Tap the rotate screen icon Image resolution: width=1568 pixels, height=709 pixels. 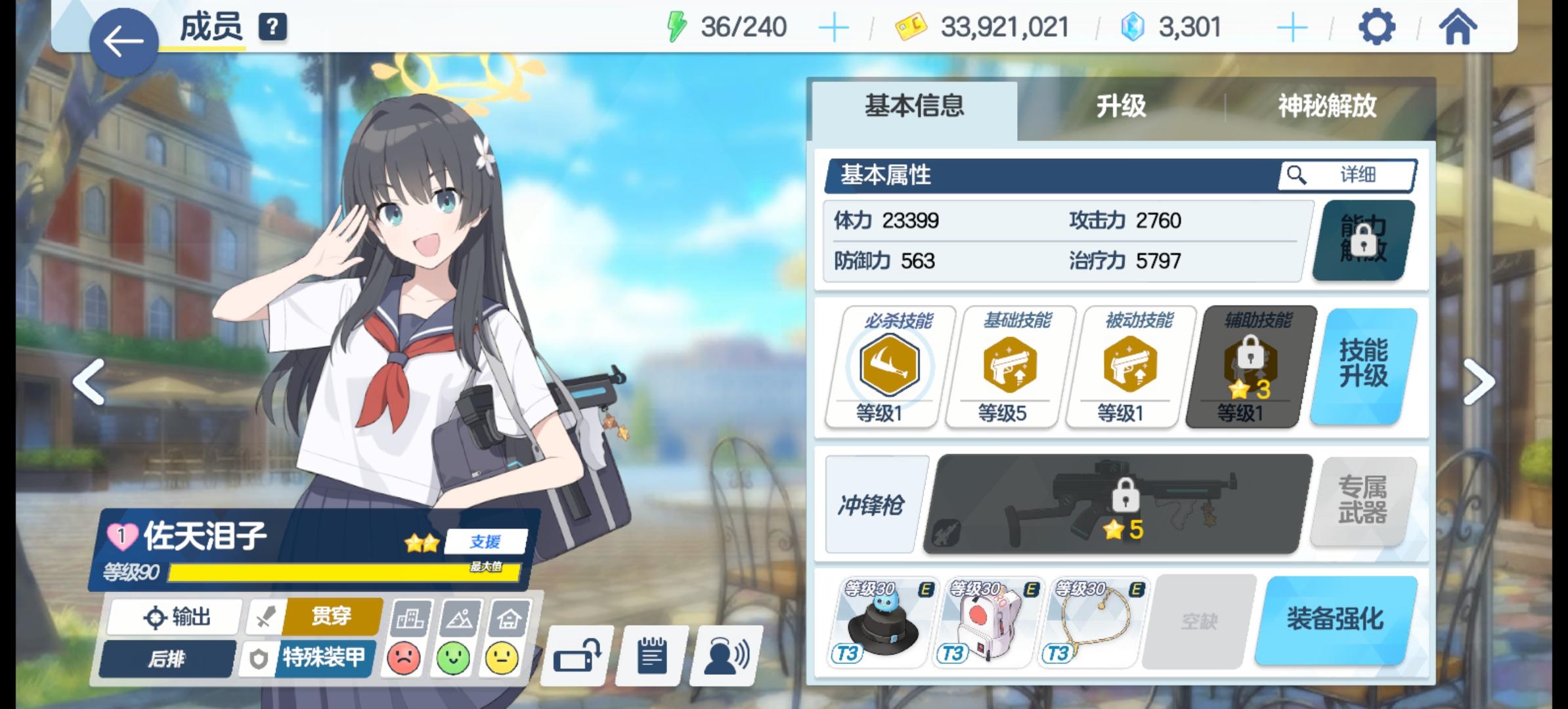(x=578, y=655)
